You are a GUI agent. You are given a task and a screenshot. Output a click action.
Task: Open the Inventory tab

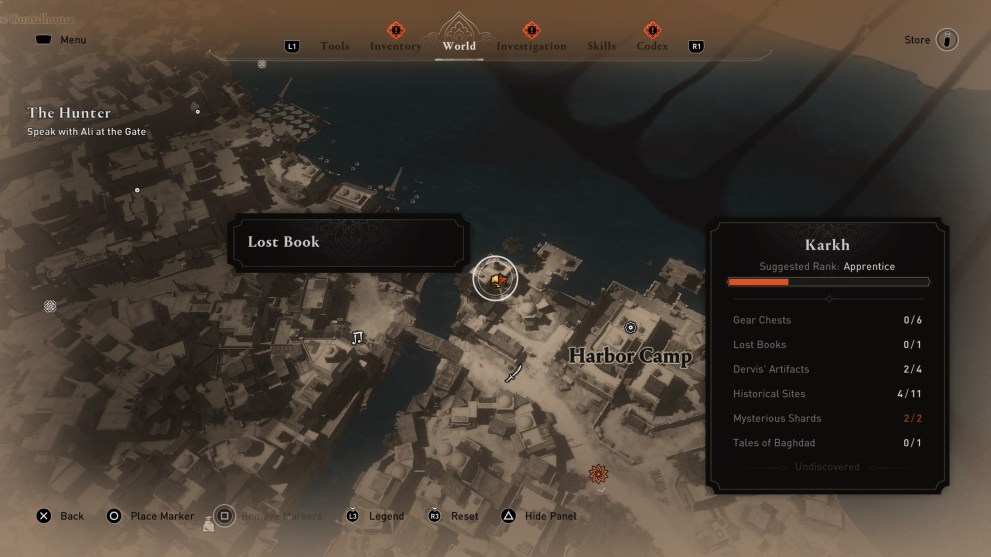point(395,46)
